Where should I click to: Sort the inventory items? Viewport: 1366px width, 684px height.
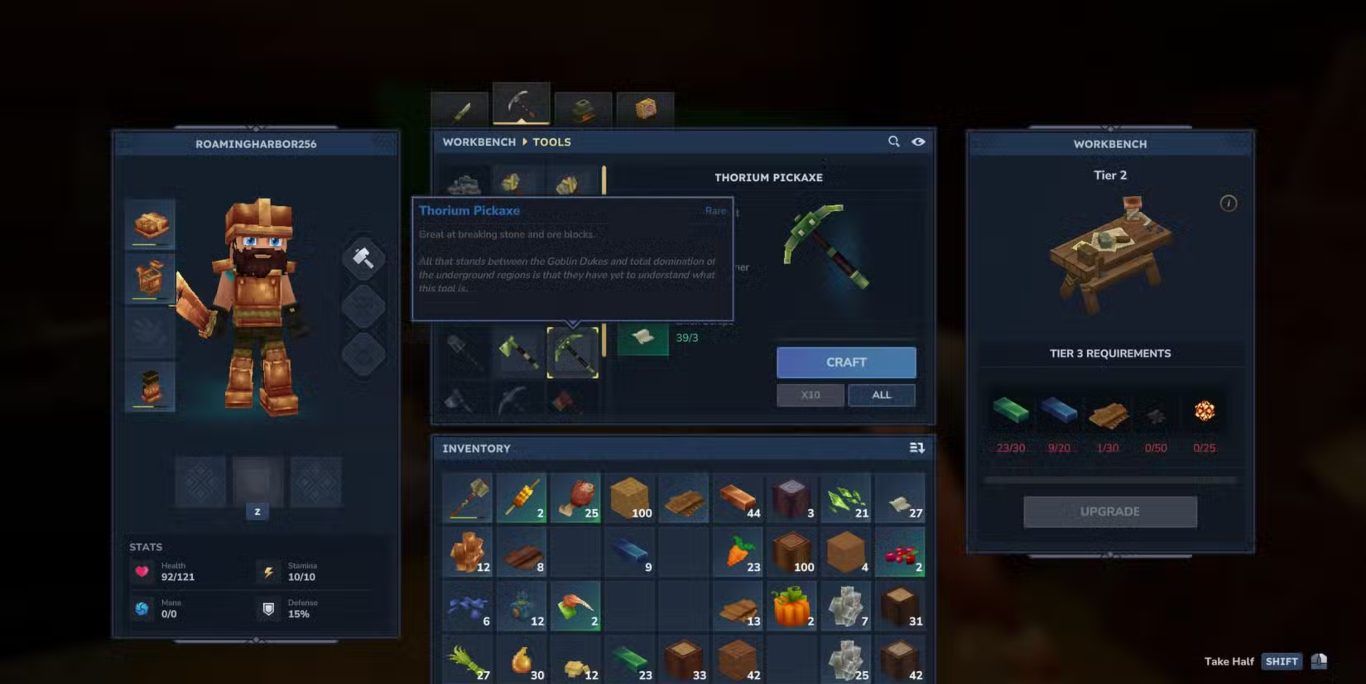tap(917, 448)
